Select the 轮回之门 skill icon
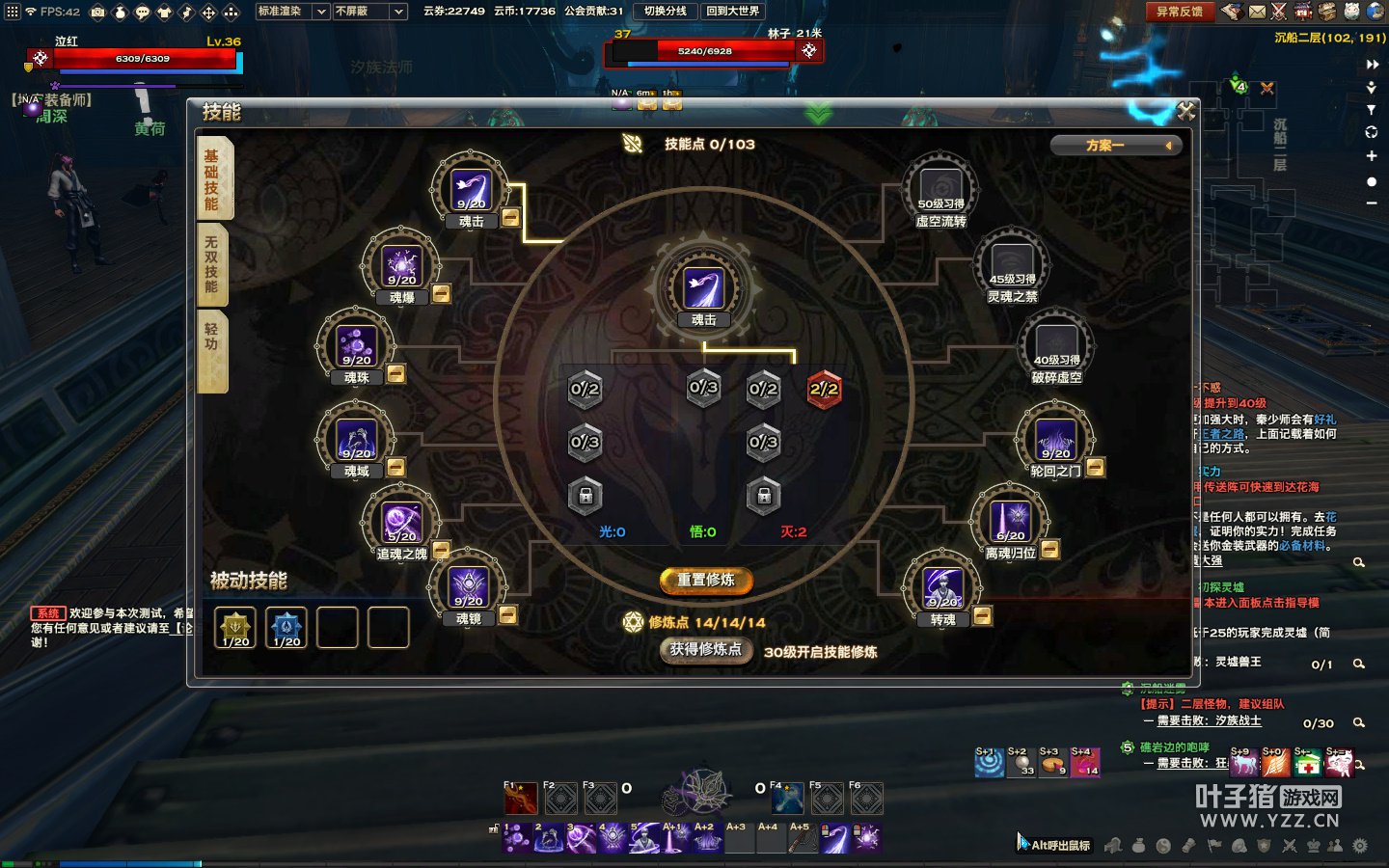Viewport: 1389px width, 868px height. [1056, 440]
